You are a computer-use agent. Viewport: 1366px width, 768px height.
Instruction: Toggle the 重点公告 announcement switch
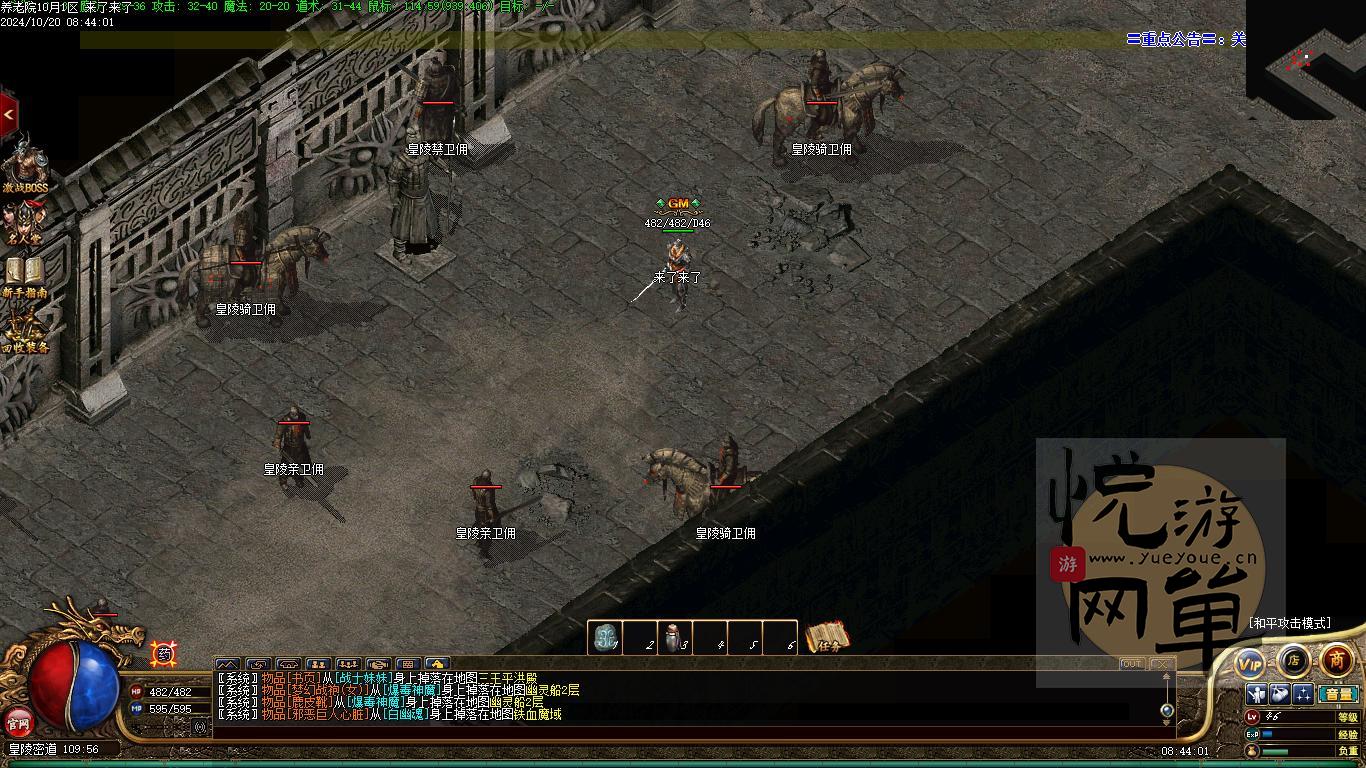coord(1238,39)
